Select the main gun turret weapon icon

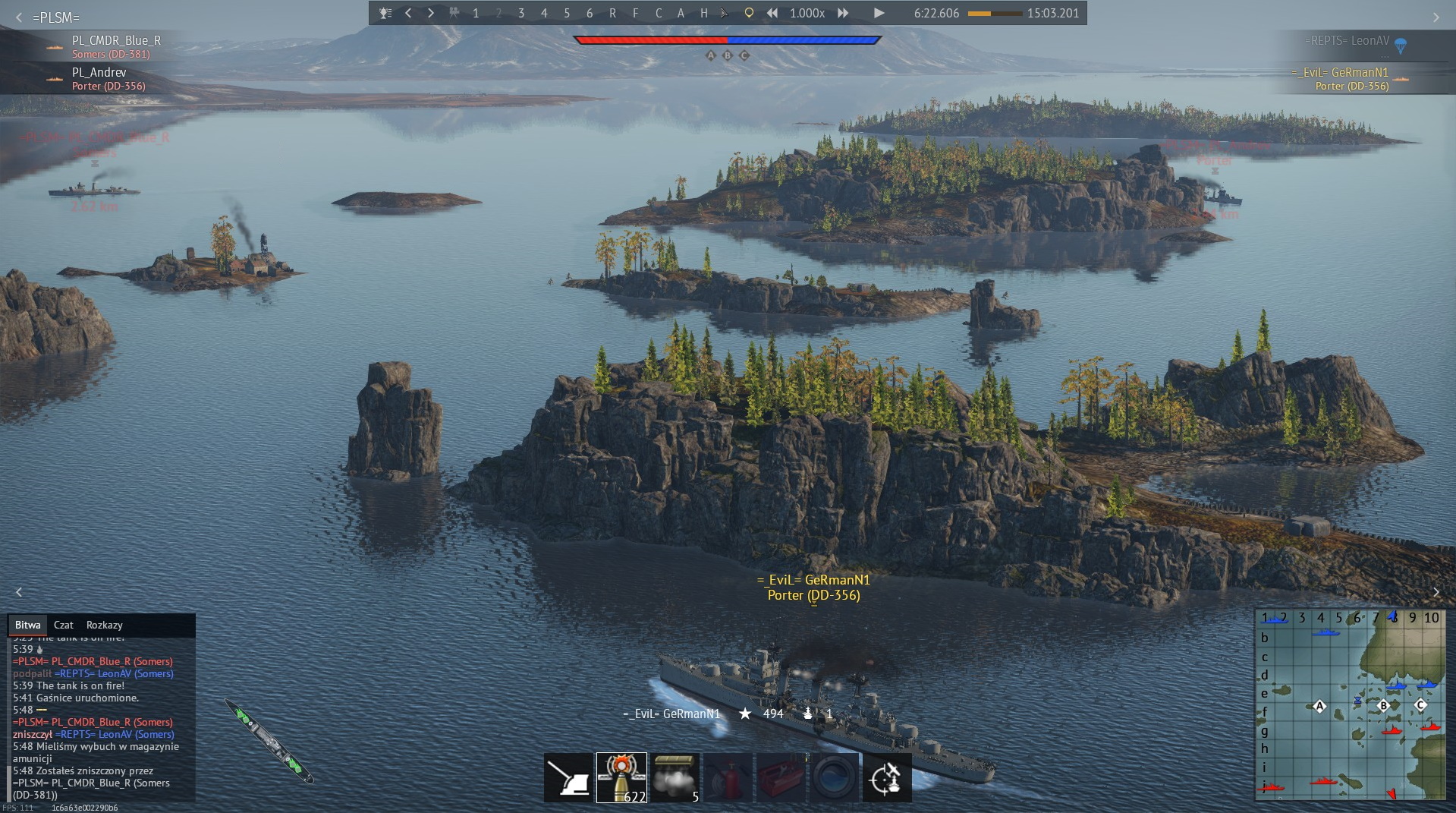coord(568,777)
